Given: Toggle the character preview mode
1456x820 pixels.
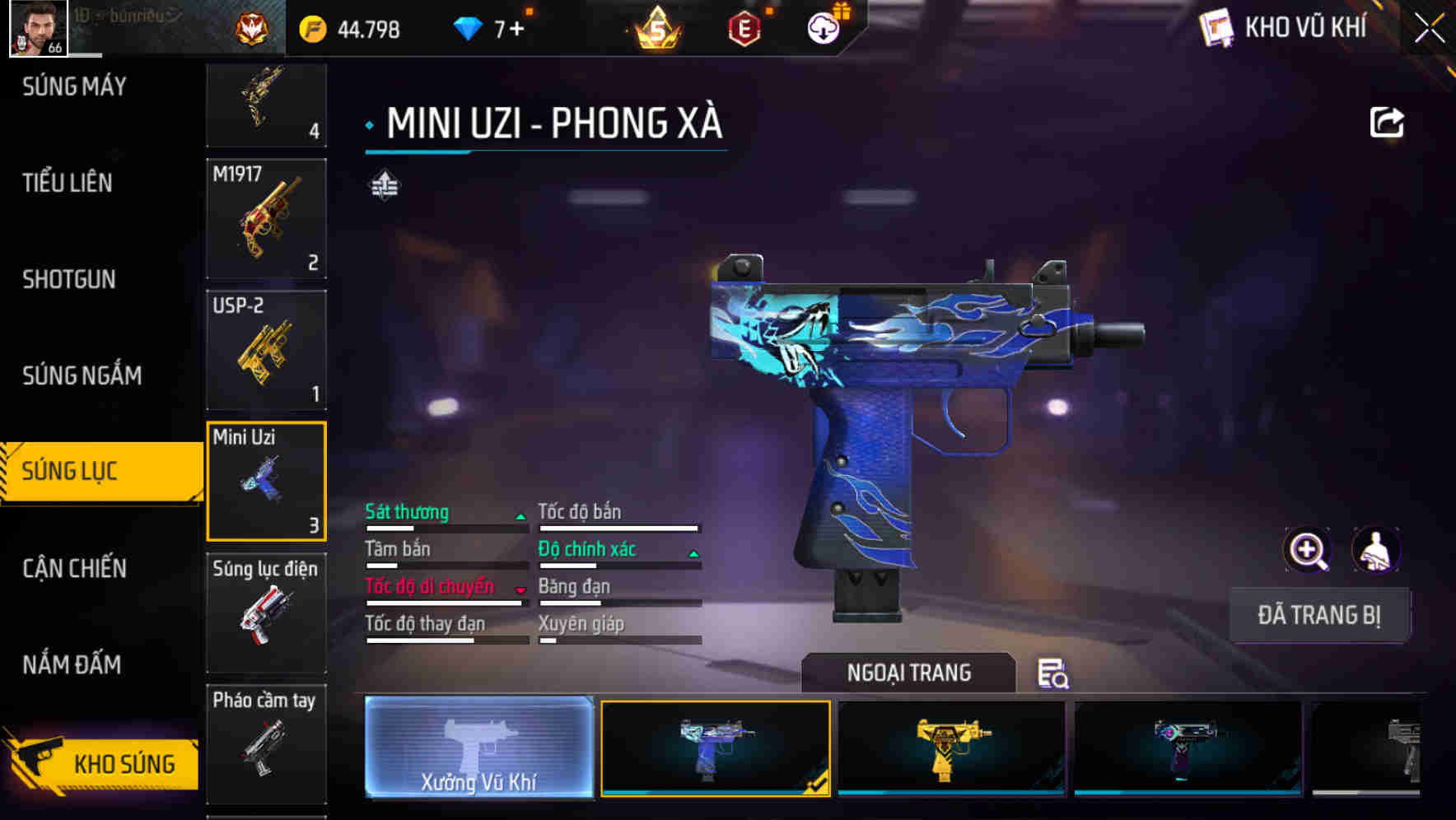Looking at the screenshot, I should coord(1377,551).
